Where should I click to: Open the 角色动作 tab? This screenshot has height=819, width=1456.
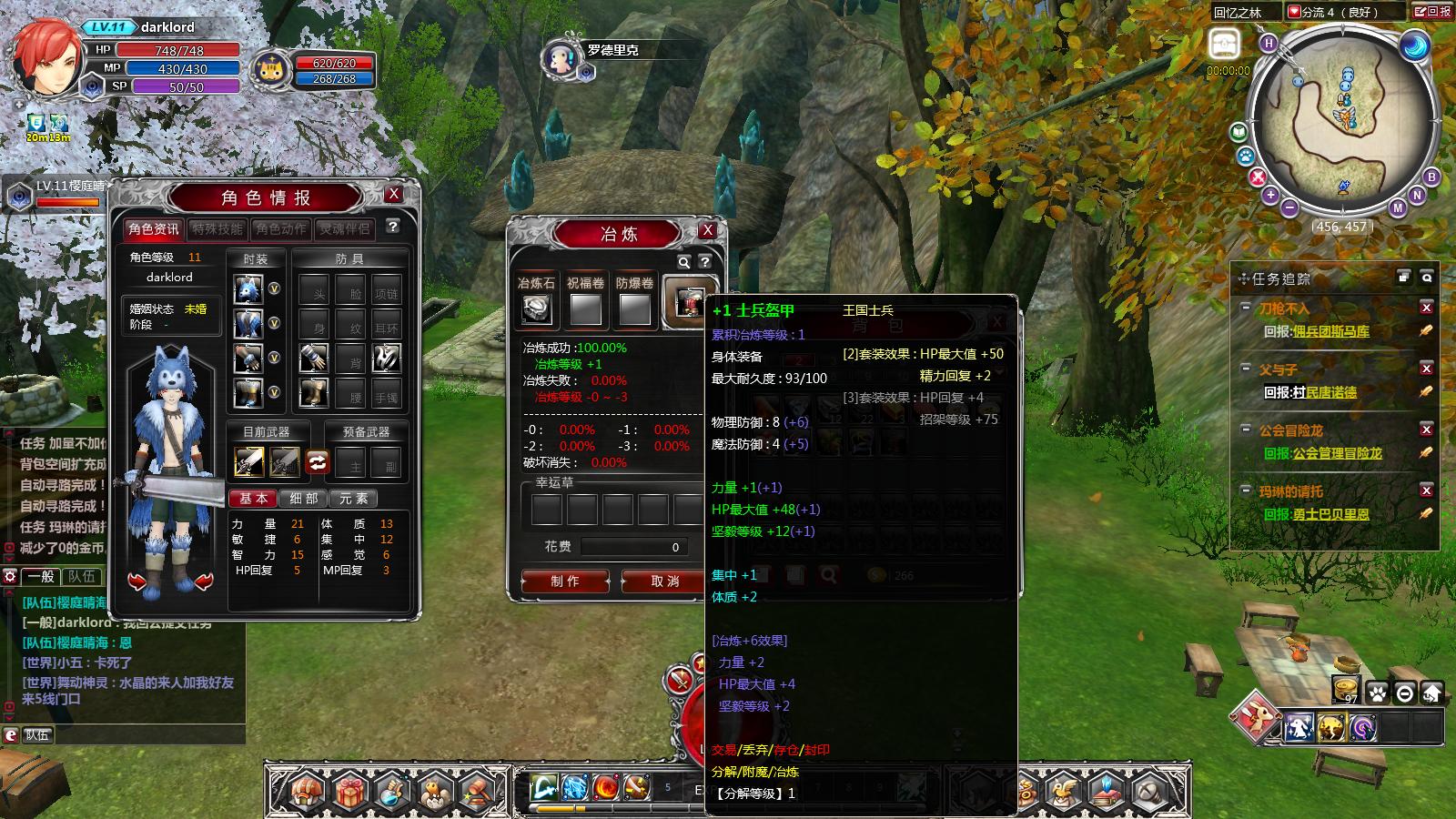pyautogui.click(x=280, y=229)
